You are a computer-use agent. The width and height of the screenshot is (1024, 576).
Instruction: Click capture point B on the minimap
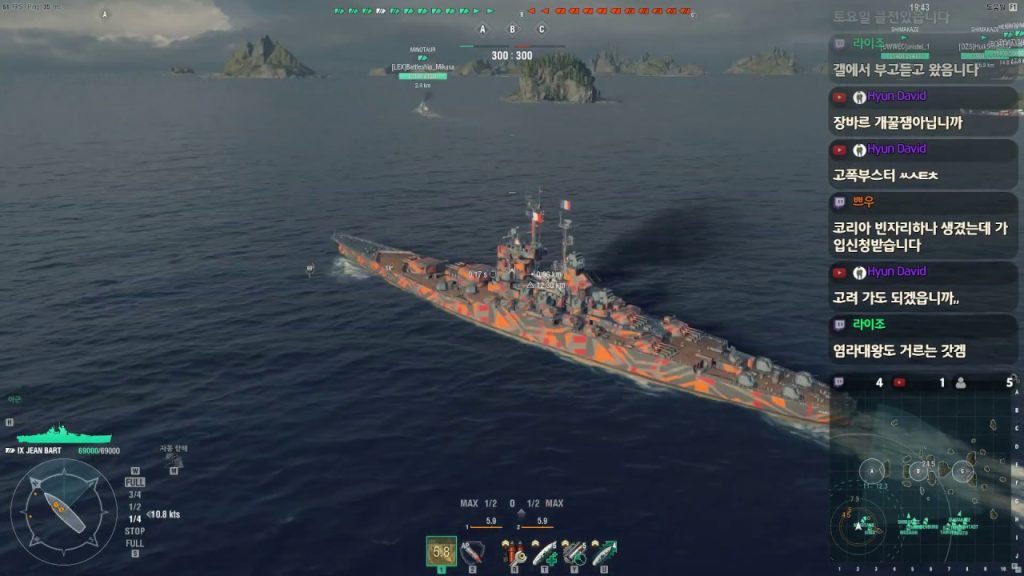tap(918, 471)
